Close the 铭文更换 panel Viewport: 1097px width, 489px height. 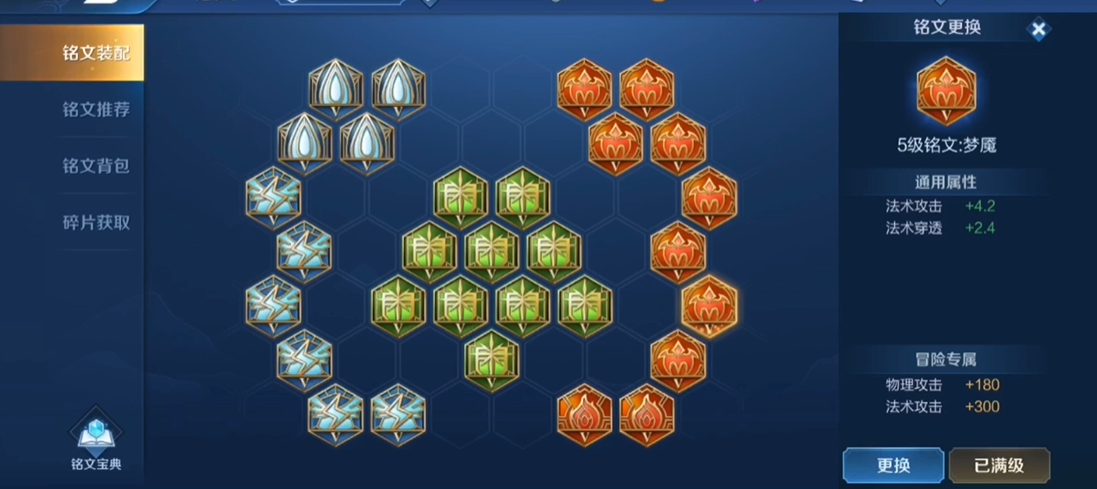click(x=1038, y=30)
